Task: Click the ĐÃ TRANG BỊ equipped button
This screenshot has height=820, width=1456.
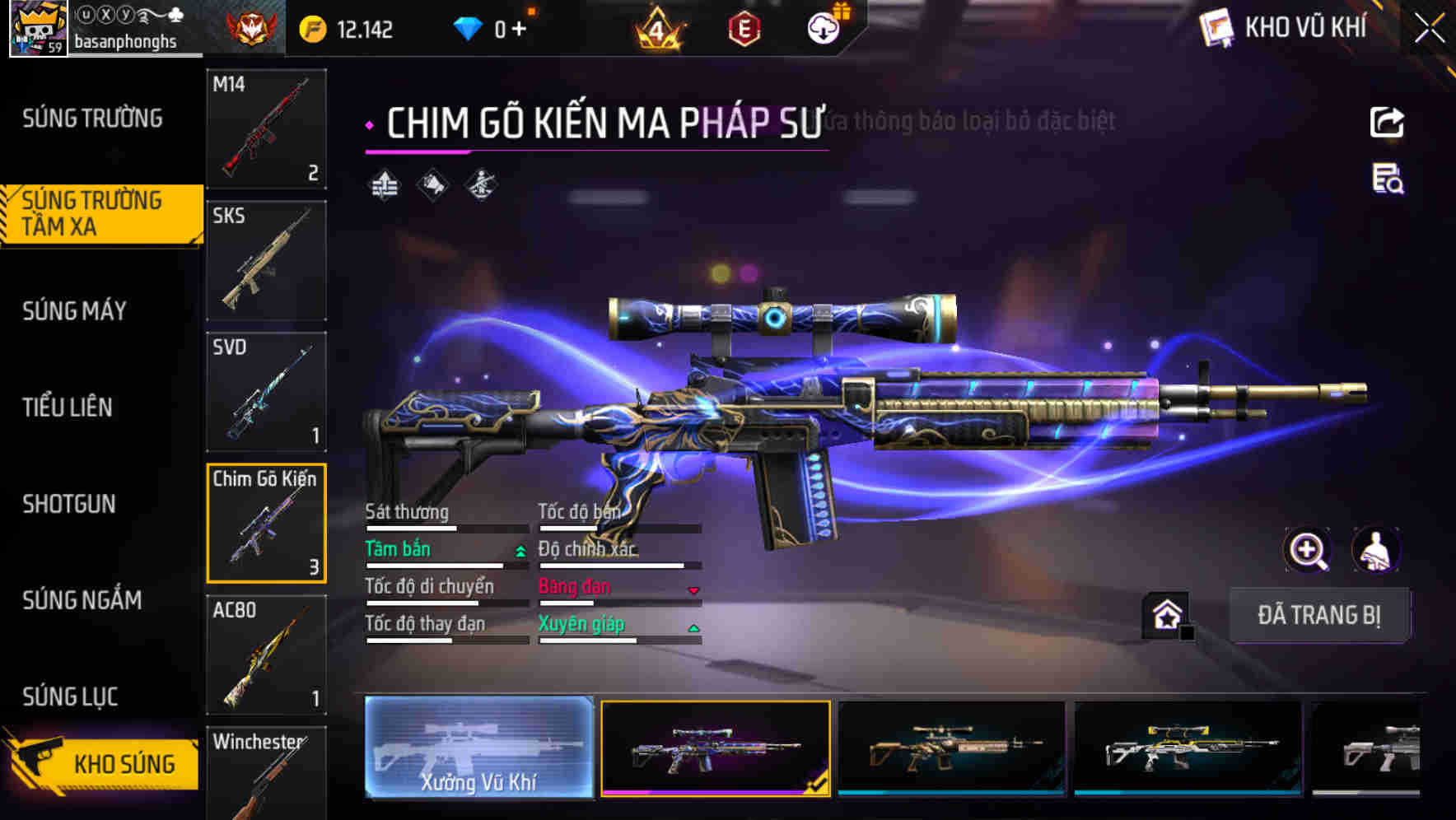Action: click(x=1320, y=616)
